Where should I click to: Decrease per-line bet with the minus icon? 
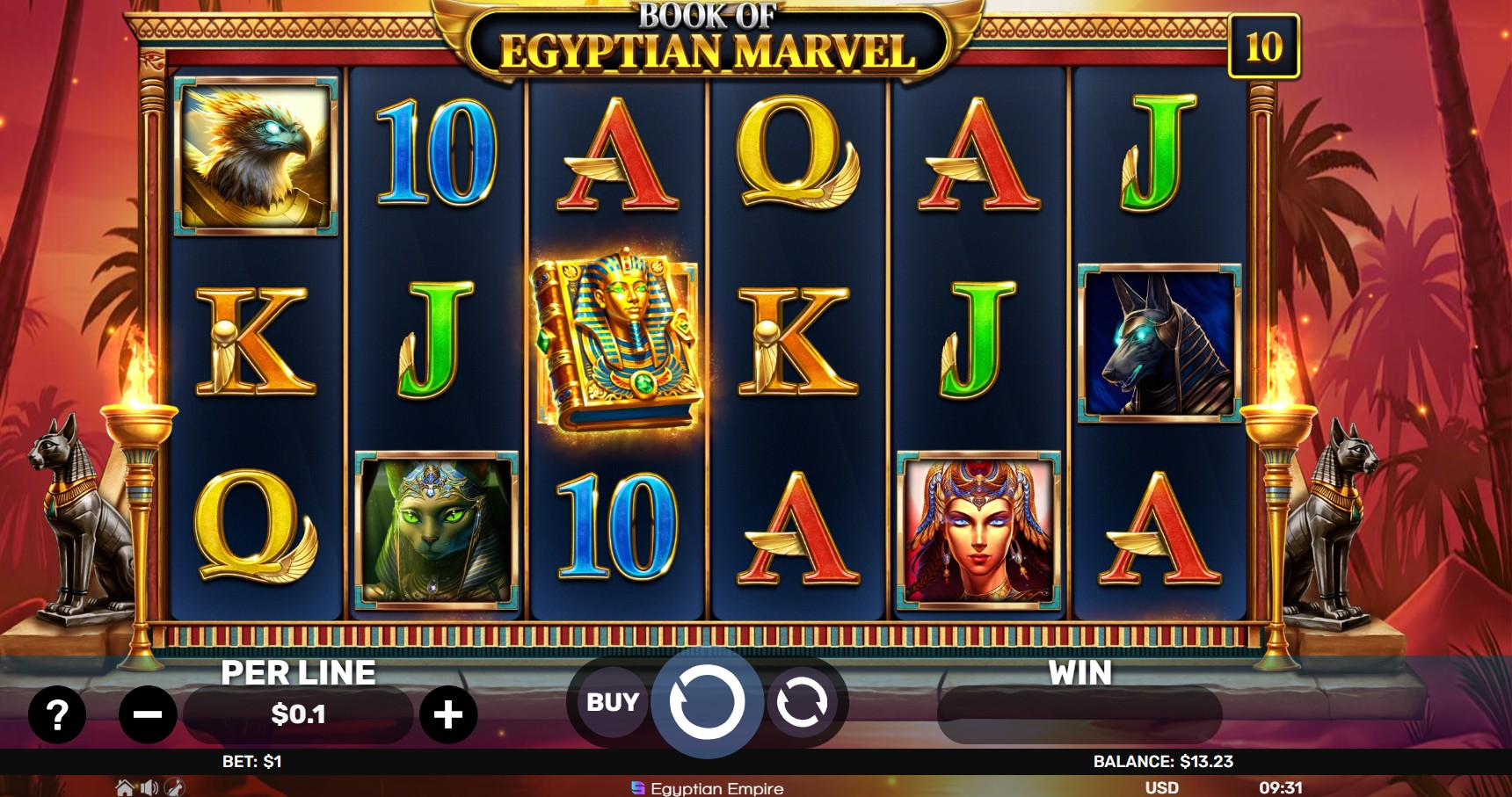tap(146, 714)
